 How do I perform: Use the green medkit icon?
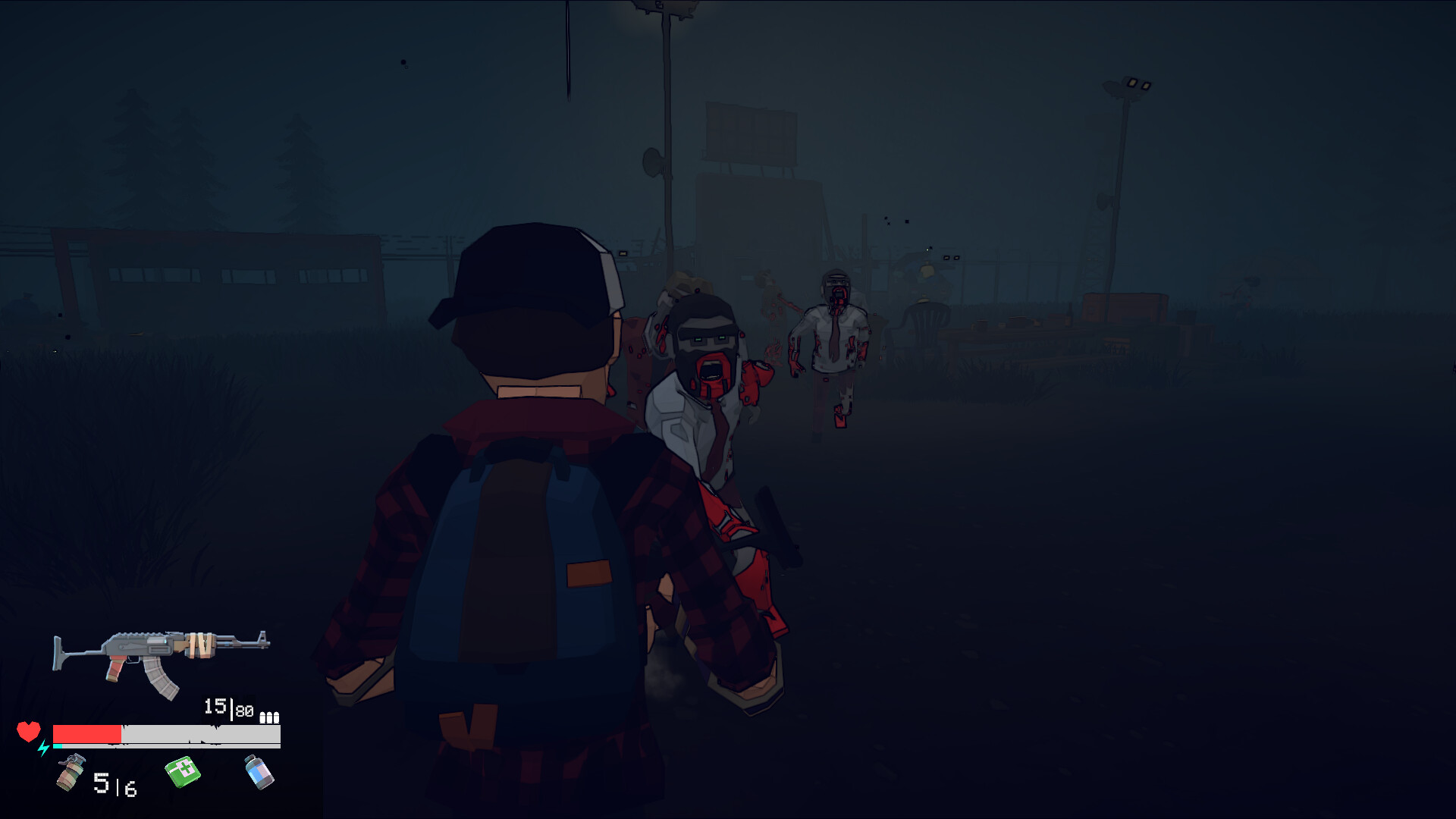pos(182,772)
